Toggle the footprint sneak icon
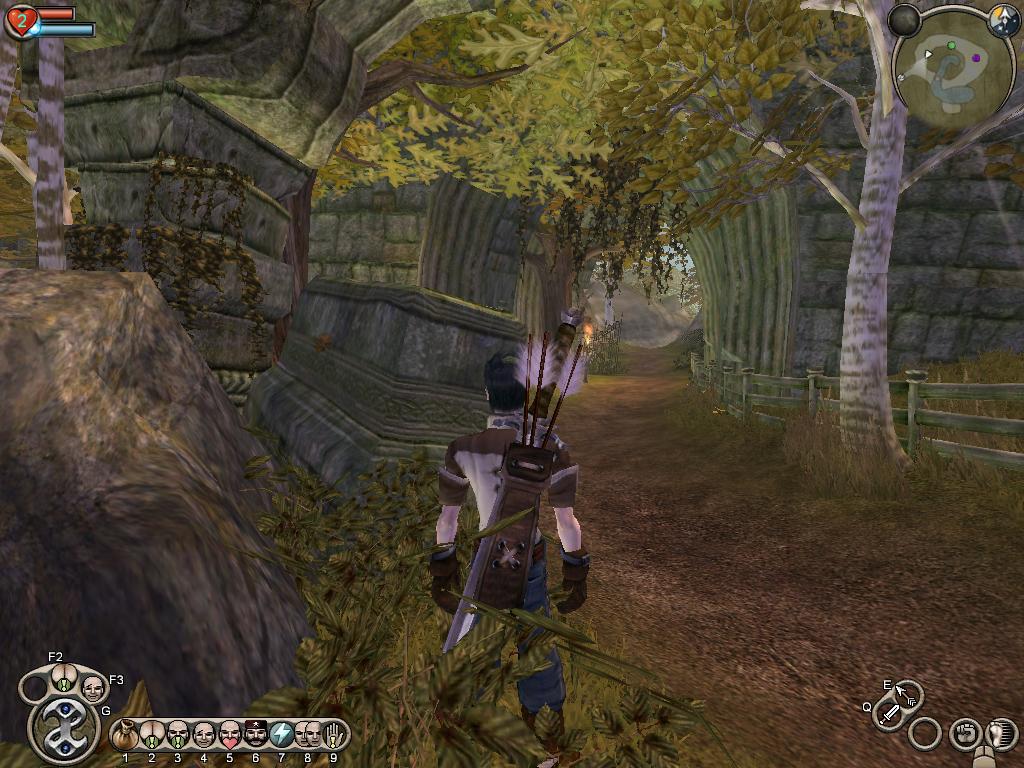Viewport: 1024px width, 768px height. click(1001, 734)
